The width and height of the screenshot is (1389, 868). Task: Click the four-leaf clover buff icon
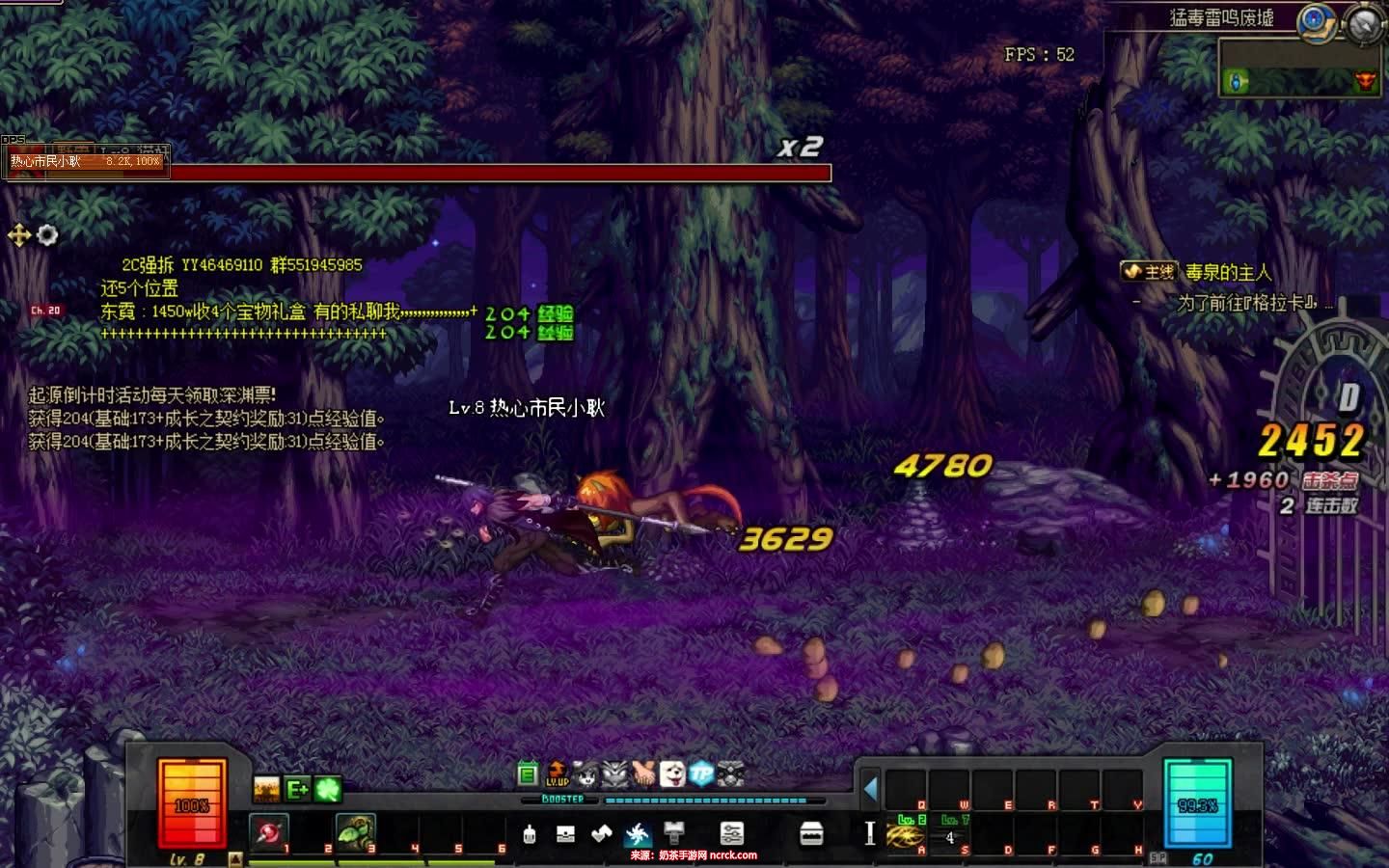[x=329, y=790]
